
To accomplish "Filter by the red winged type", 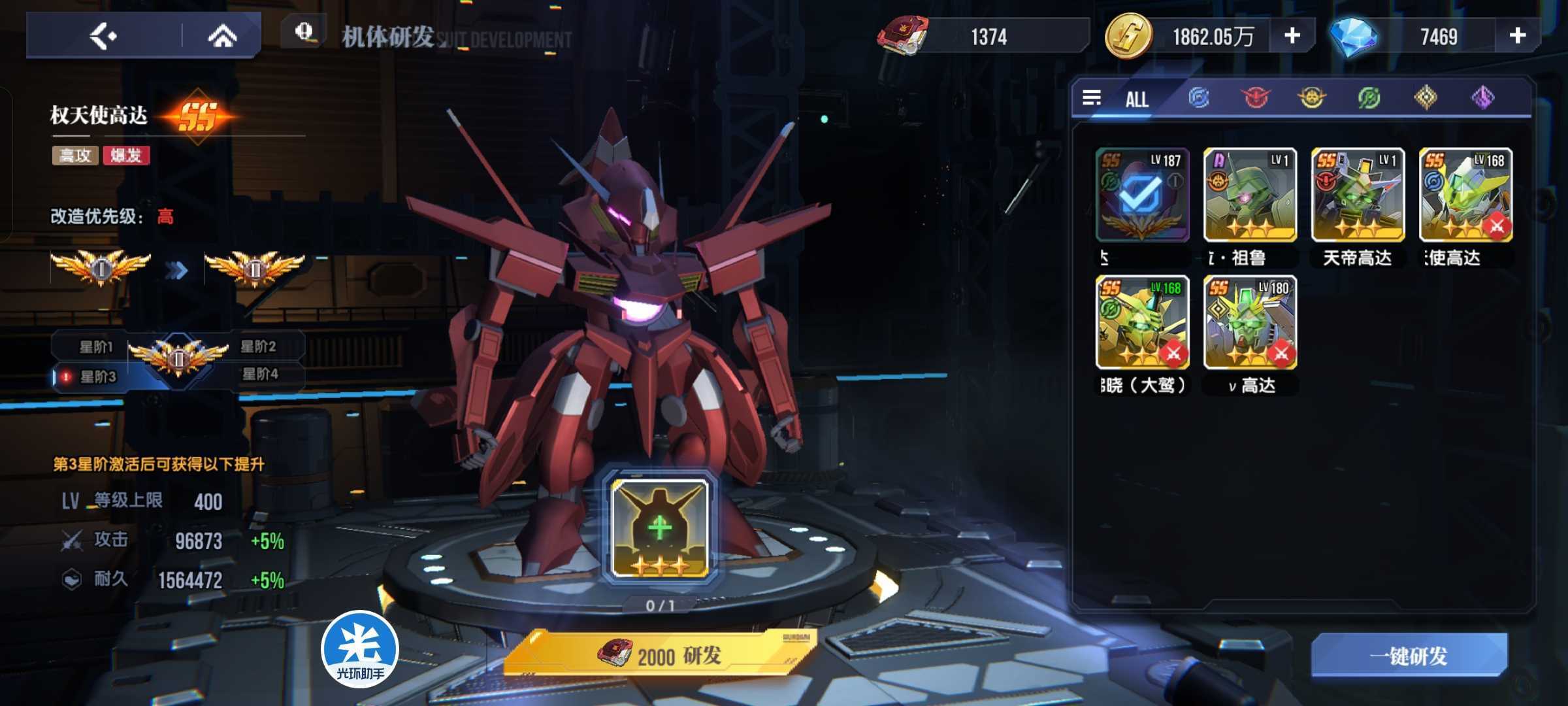I will [1255, 98].
